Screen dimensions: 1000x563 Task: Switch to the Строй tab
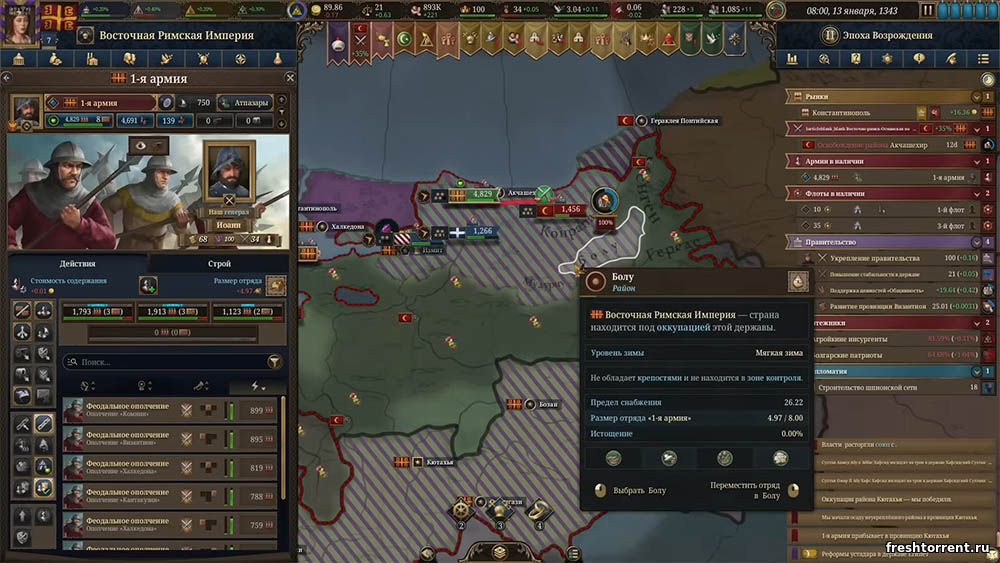(219, 264)
